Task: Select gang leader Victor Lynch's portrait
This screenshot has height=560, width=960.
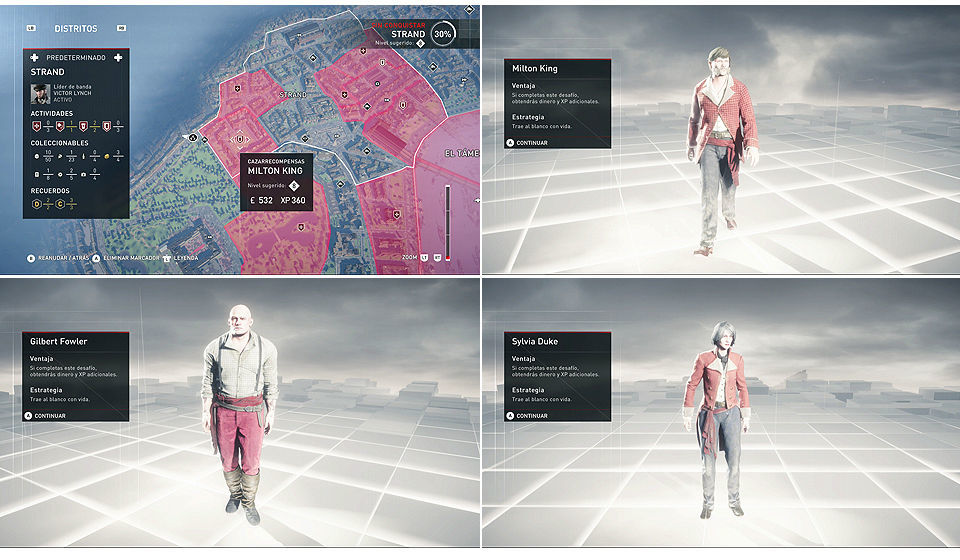Action: point(40,93)
